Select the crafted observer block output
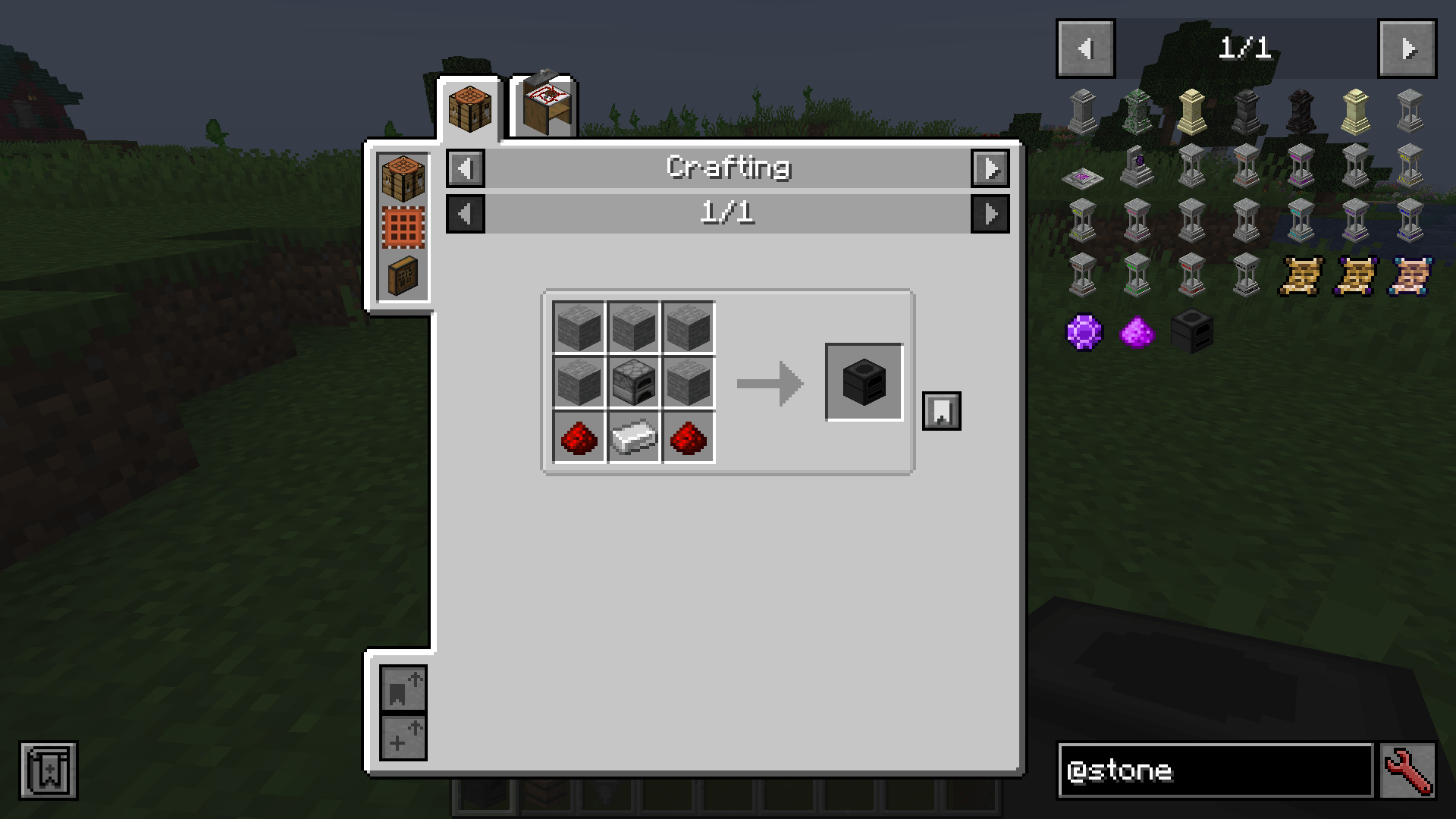The image size is (1456, 819). 864,381
